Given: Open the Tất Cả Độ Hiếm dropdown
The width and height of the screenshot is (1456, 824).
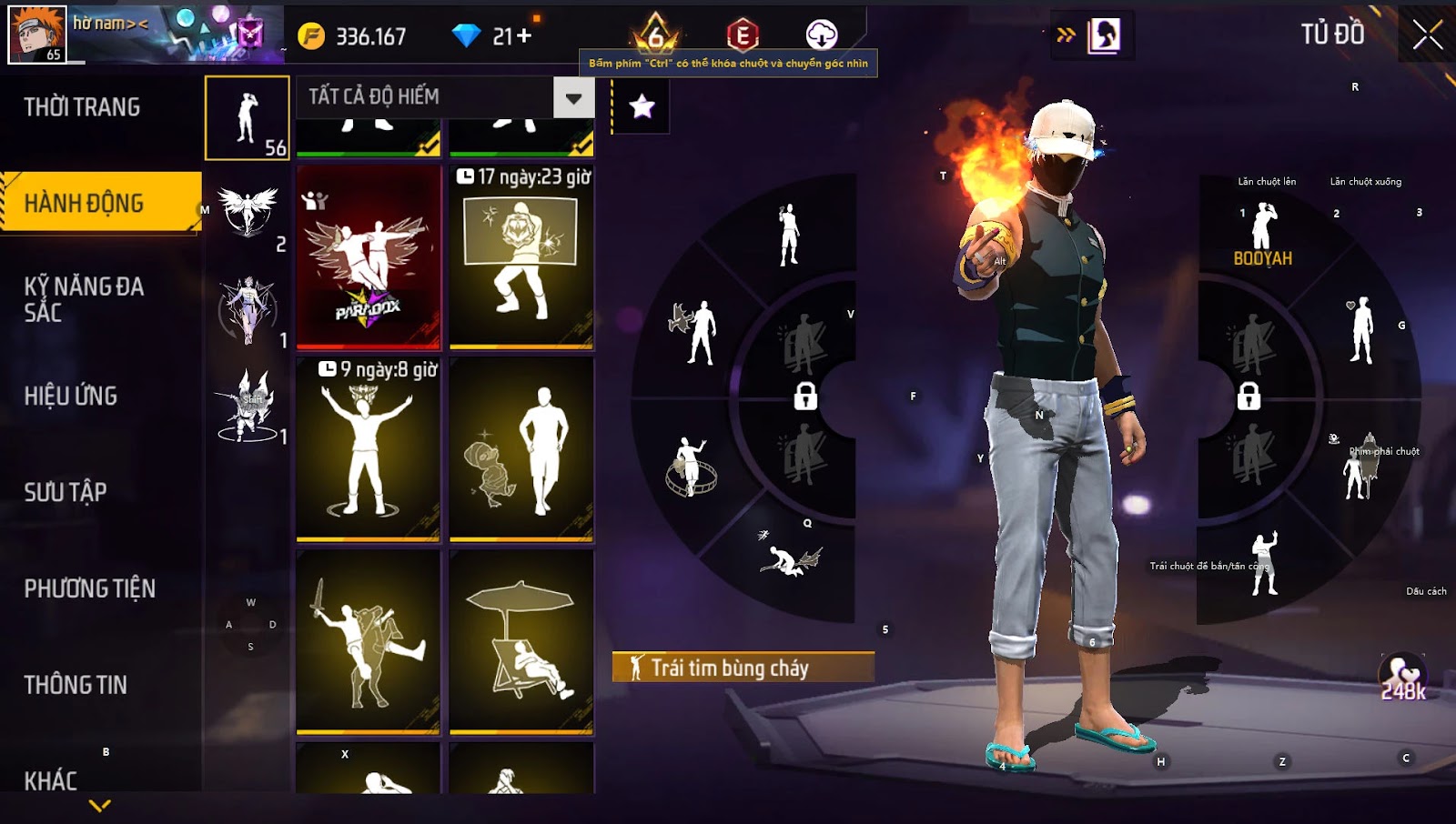Looking at the screenshot, I should [x=573, y=97].
